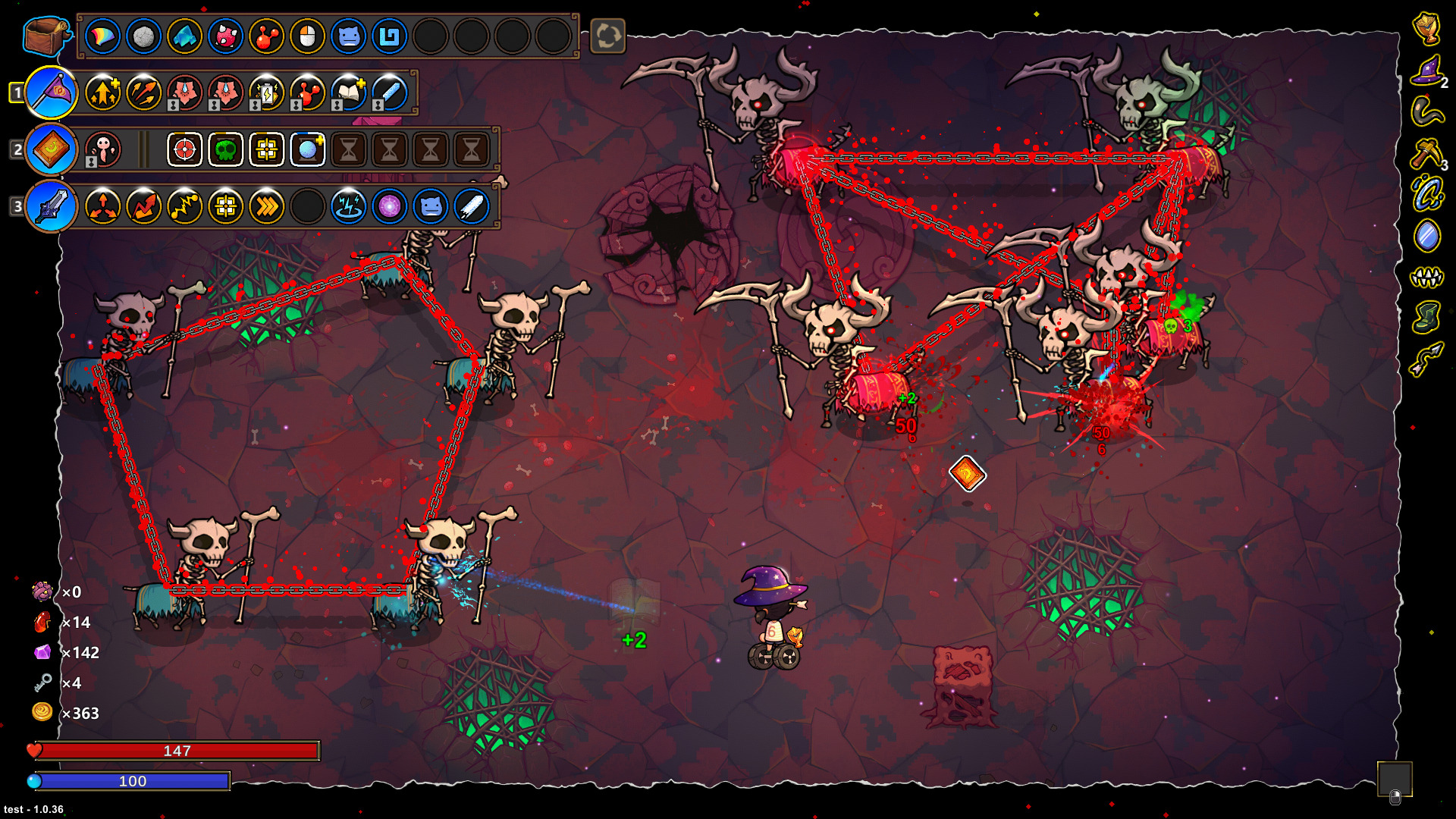Select the blue spiral spell icon
The image size is (1456, 819).
point(389,36)
